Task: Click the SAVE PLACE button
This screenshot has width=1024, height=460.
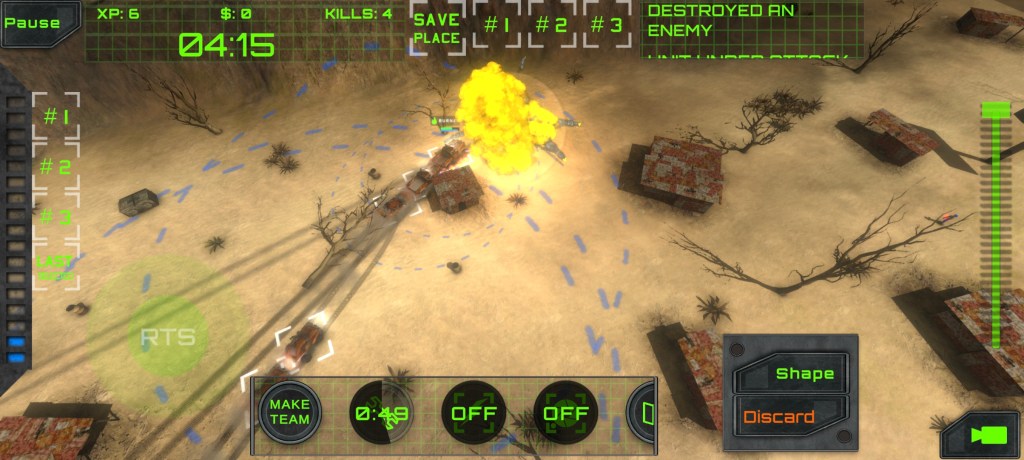Action: tap(437, 29)
